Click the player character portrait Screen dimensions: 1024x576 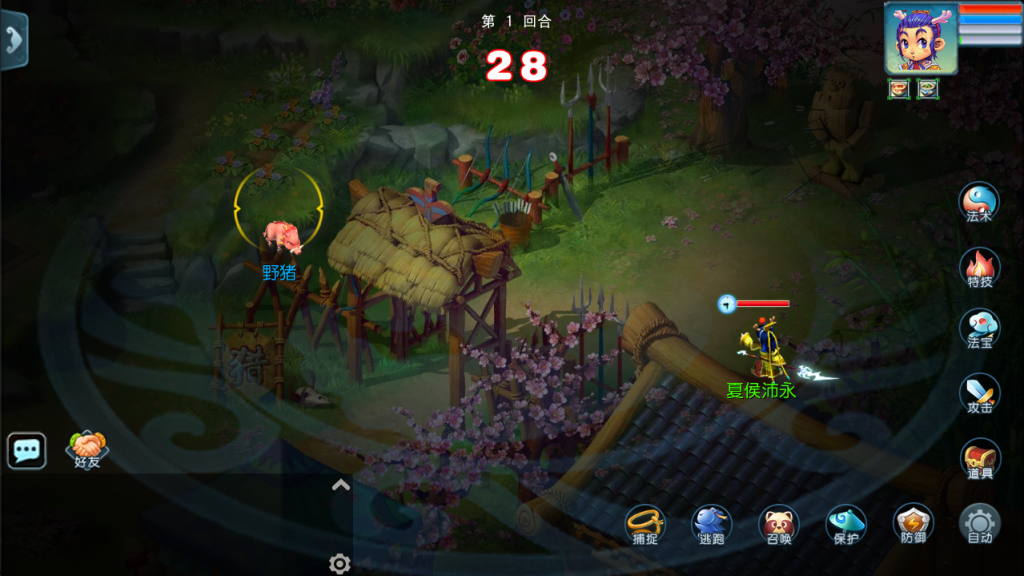tap(920, 38)
